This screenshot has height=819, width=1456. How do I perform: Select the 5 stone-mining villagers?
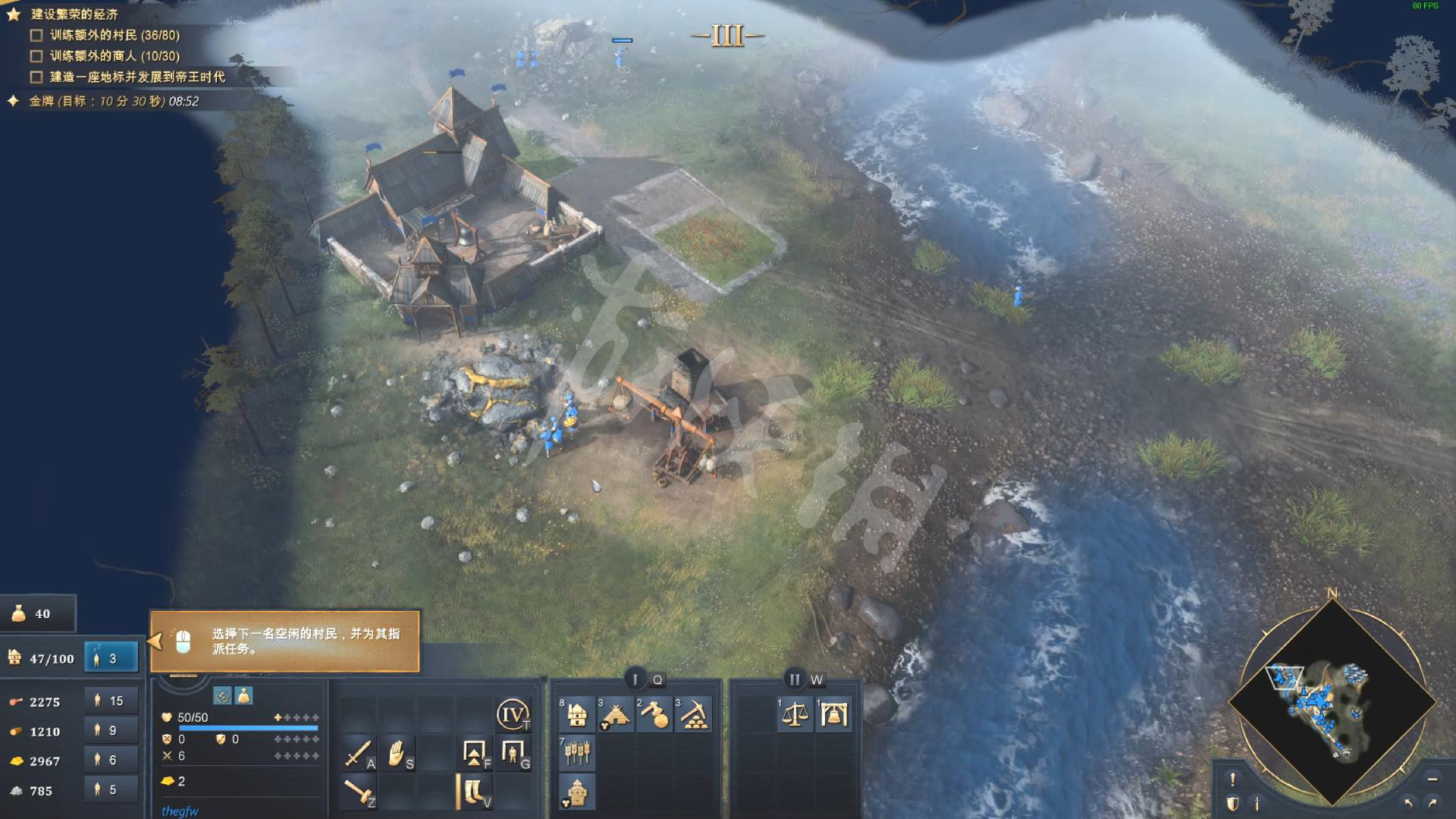pos(111,789)
